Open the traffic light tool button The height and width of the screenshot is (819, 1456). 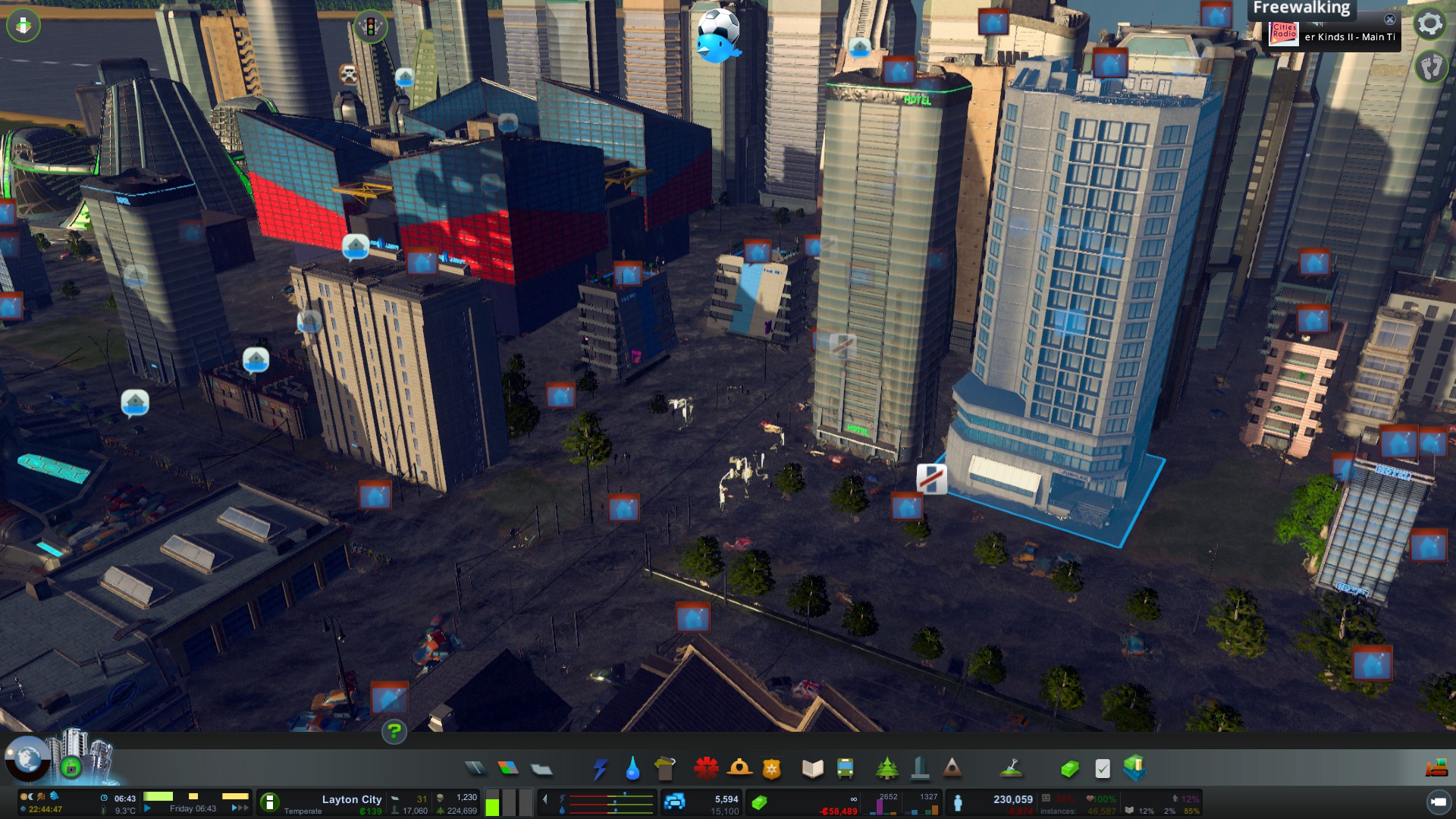pos(371,27)
